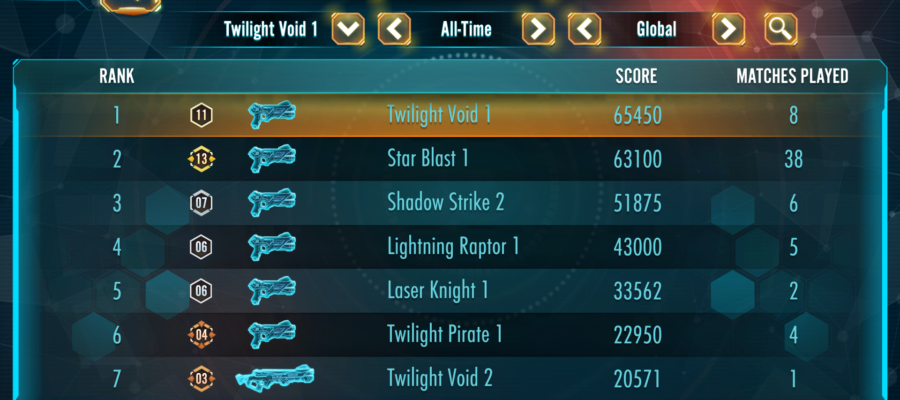Go to previous time period from All-Time
The image size is (900, 400).
coord(395,29)
